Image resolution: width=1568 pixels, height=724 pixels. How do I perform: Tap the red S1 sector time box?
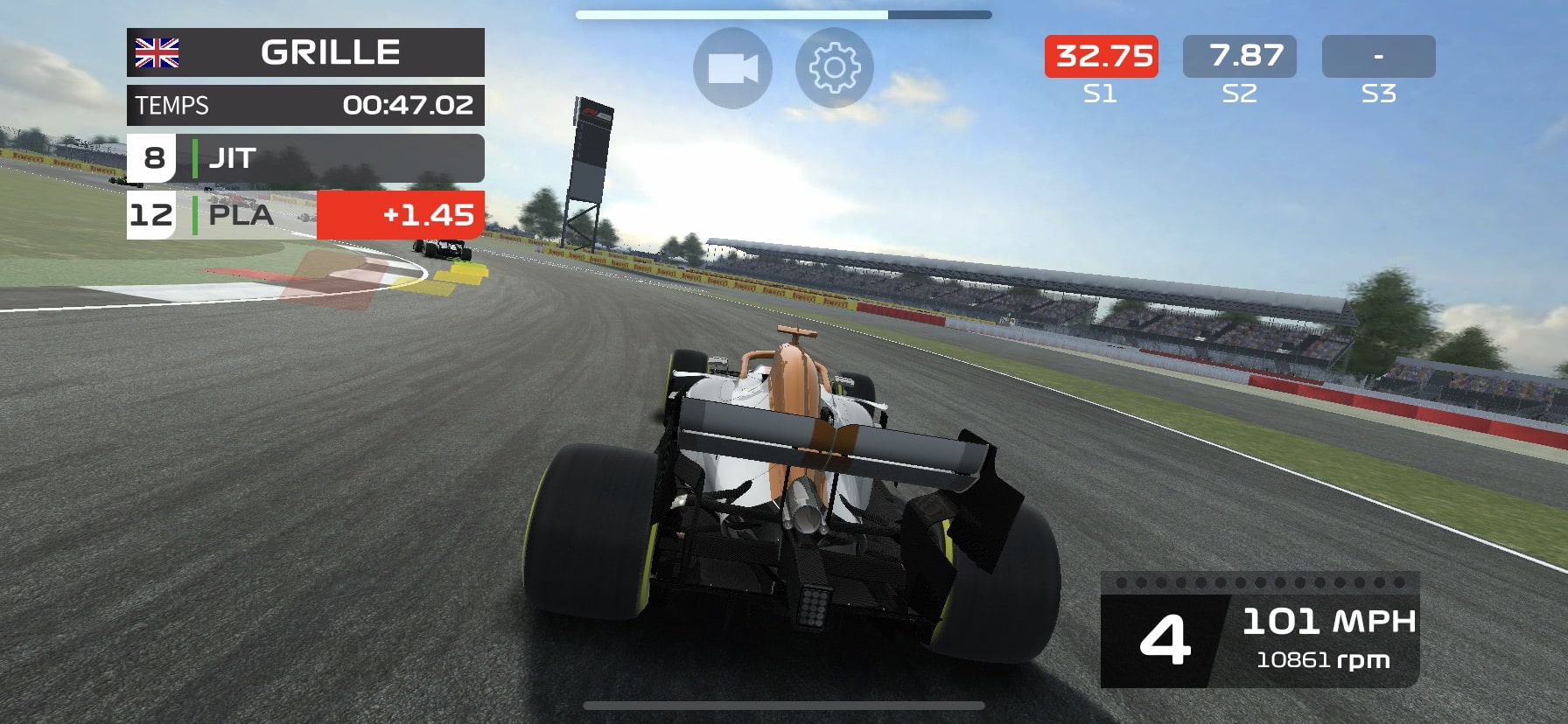[1100, 56]
